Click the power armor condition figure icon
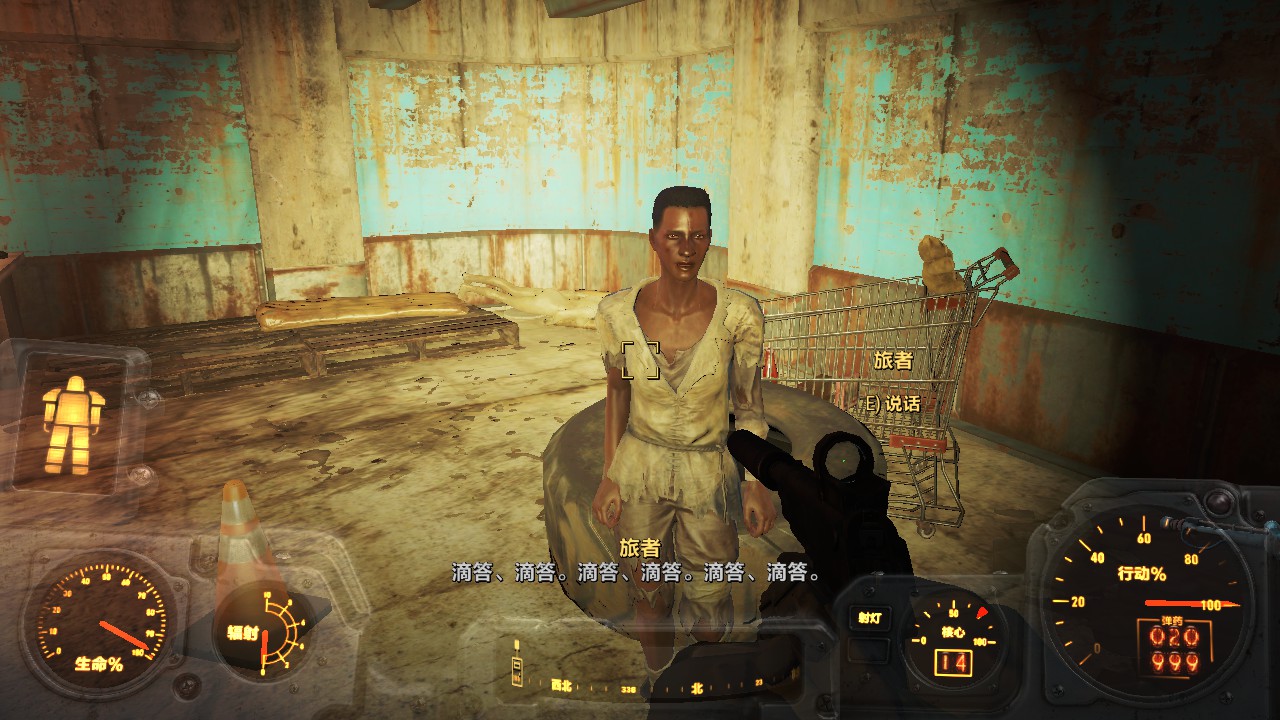Image resolution: width=1280 pixels, height=720 pixels. (x=72, y=425)
